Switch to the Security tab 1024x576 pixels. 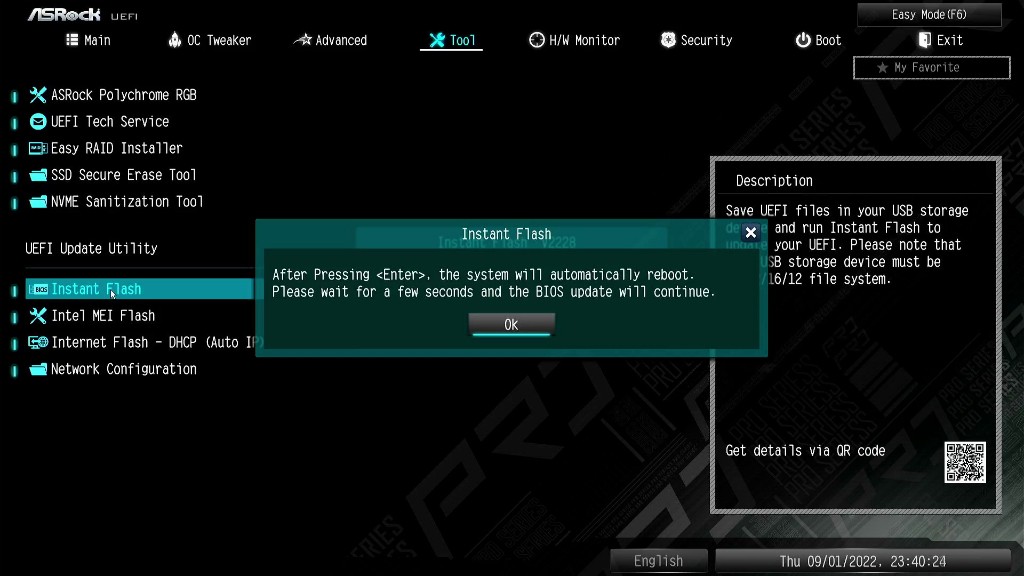tap(697, 40)
